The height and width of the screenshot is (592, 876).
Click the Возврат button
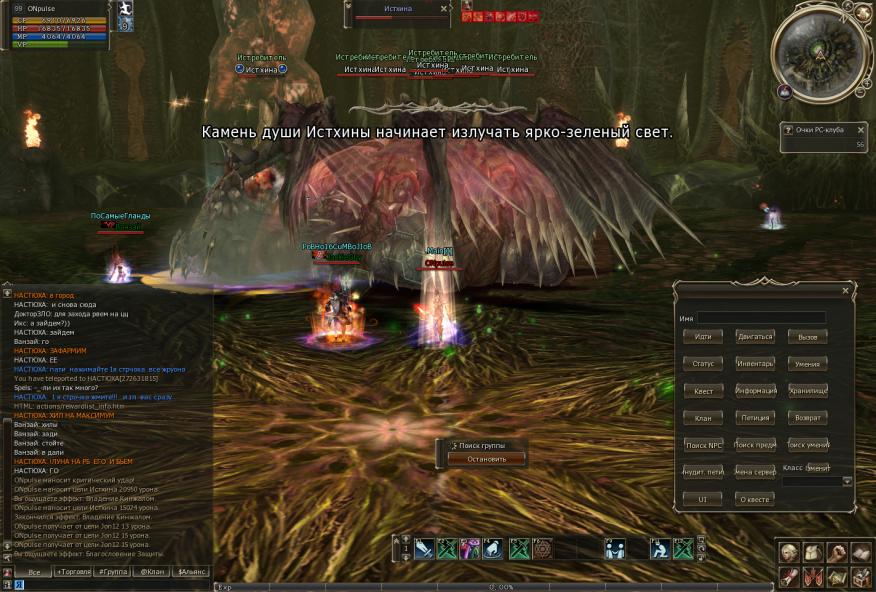[x=807, y=418]
